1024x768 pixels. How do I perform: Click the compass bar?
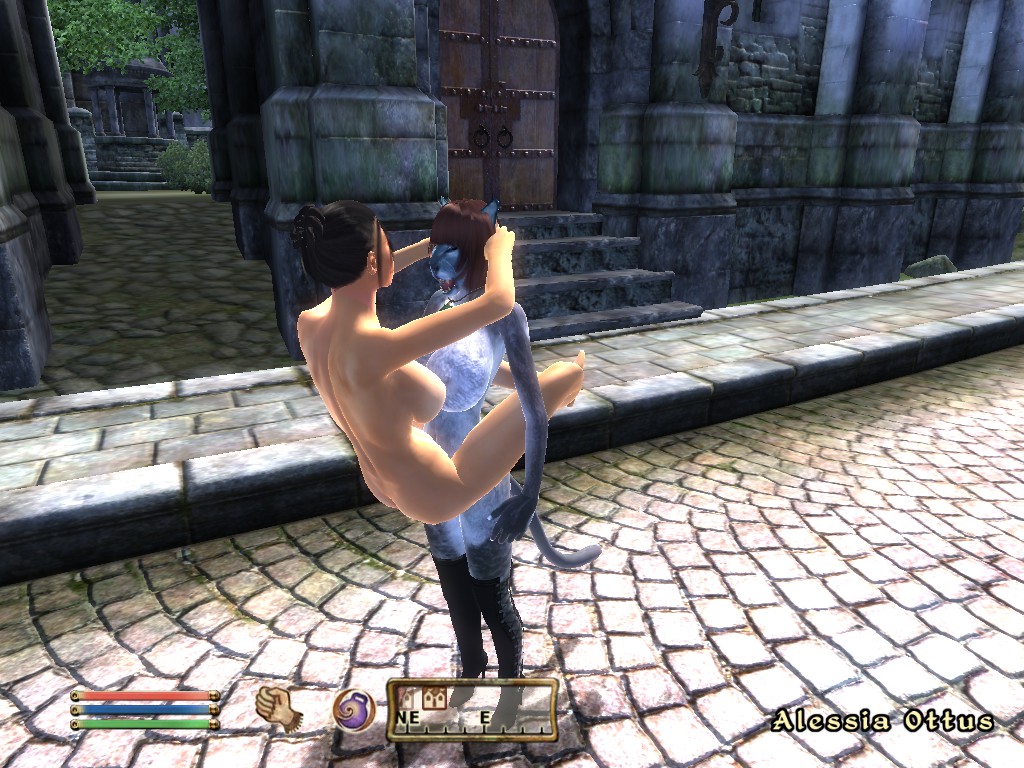(x=472, y=709)
